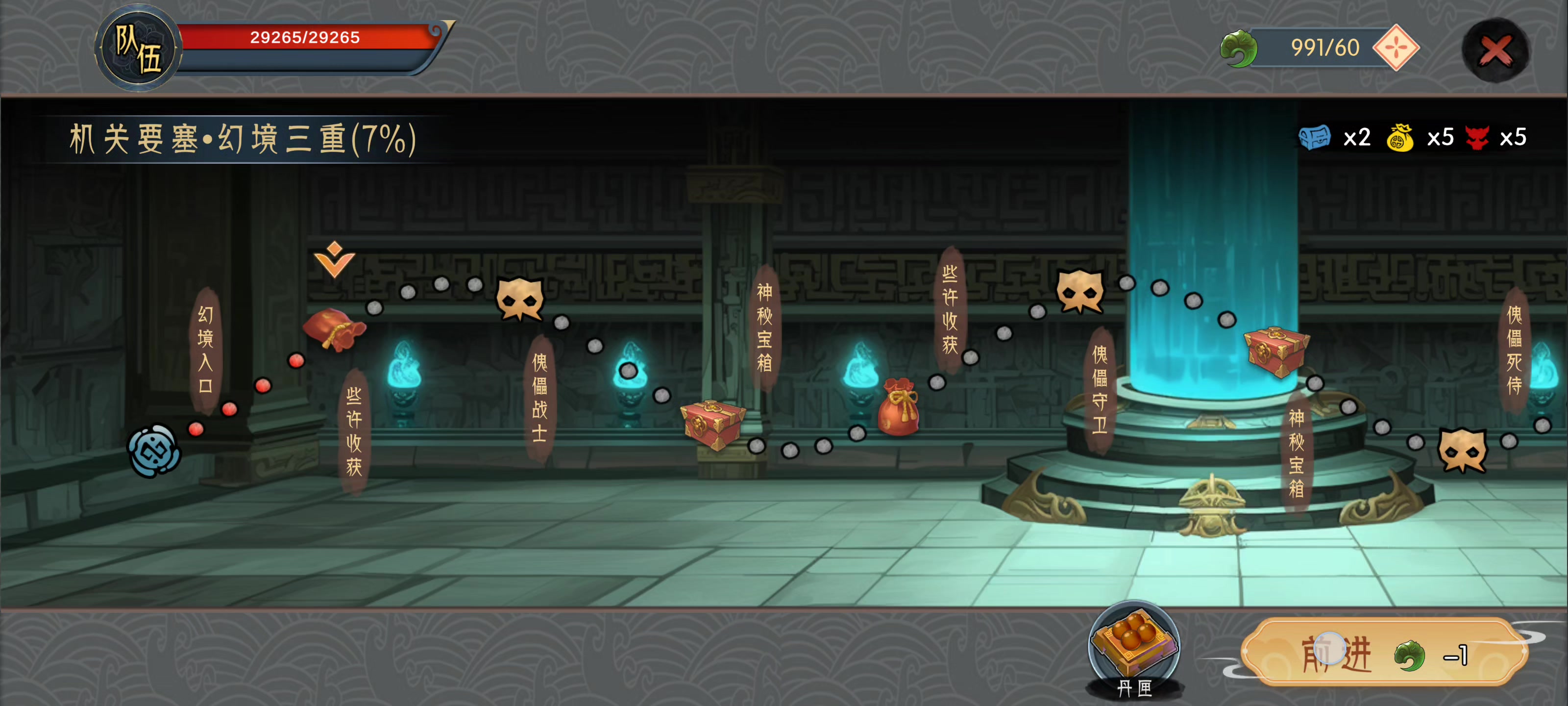Select the 幻境入口 blue portal node

[x=154, y=451]
